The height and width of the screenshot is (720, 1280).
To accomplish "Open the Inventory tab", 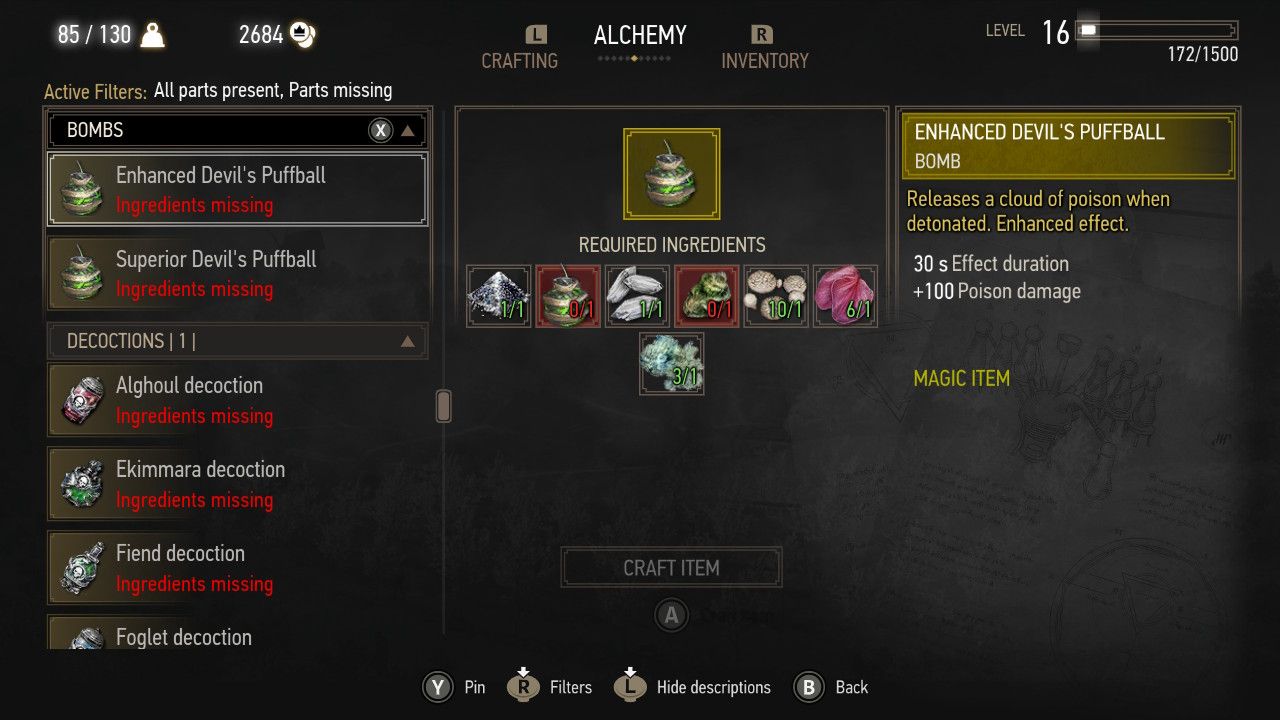I will point(764,60).
